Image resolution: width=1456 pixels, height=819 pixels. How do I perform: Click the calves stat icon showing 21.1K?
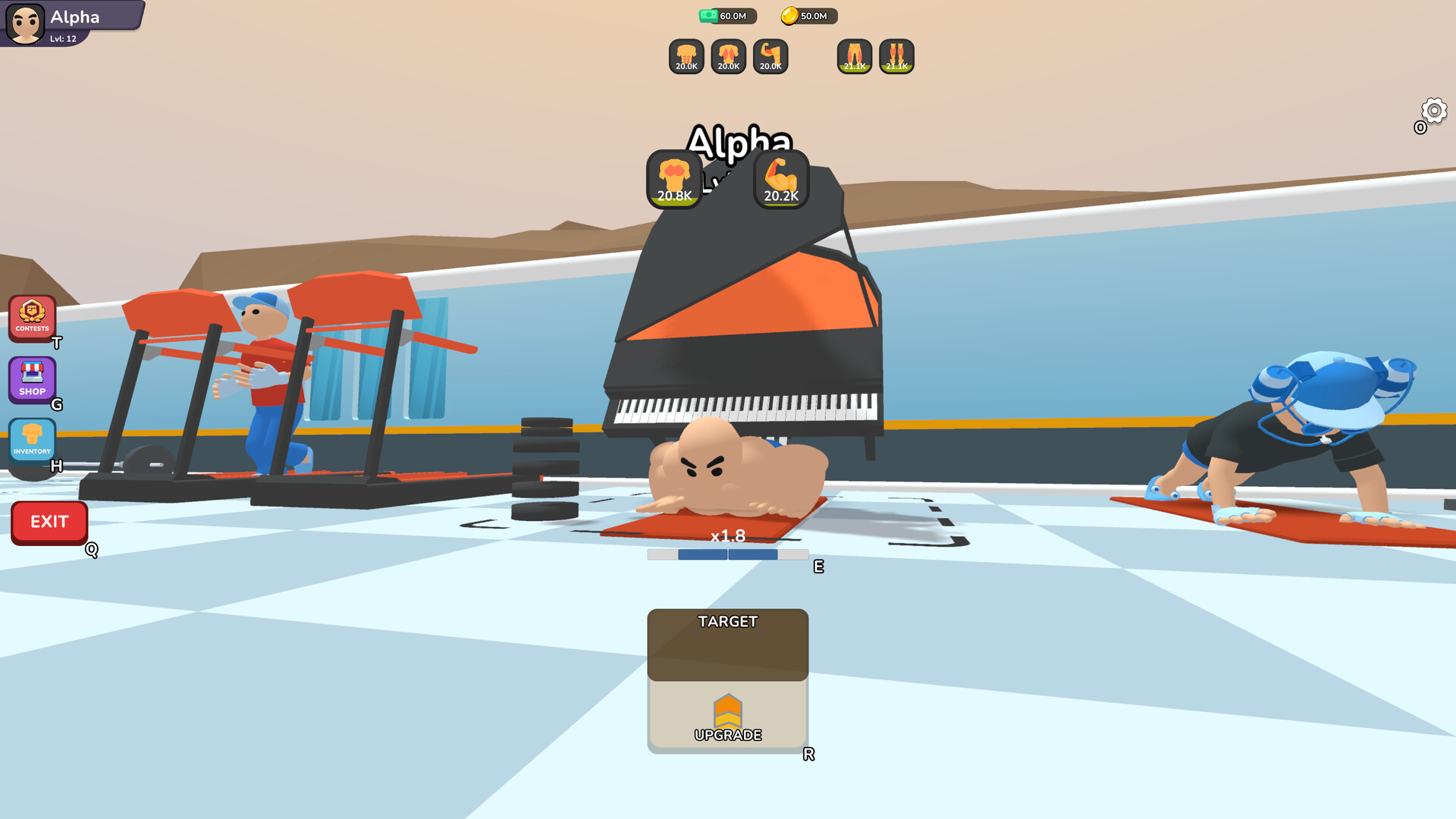pyautogui.click(x=896, y=57)
